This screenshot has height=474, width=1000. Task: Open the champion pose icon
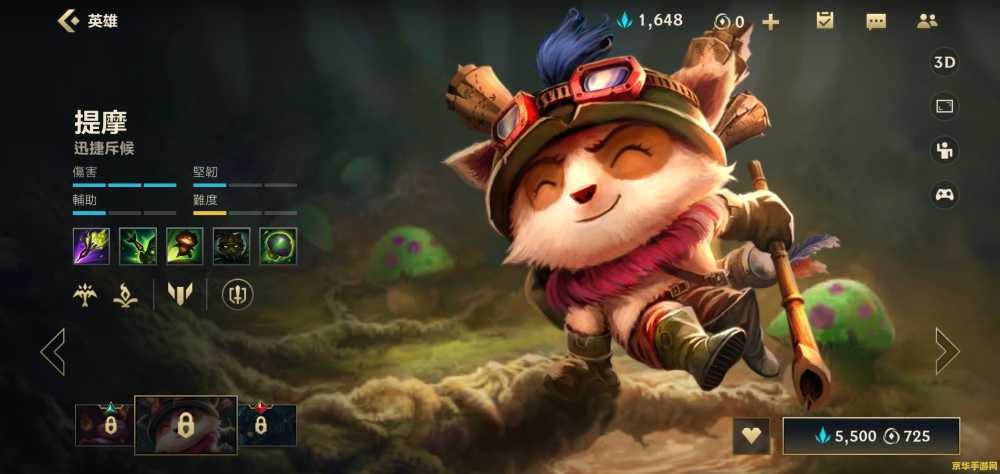[944, 150]
